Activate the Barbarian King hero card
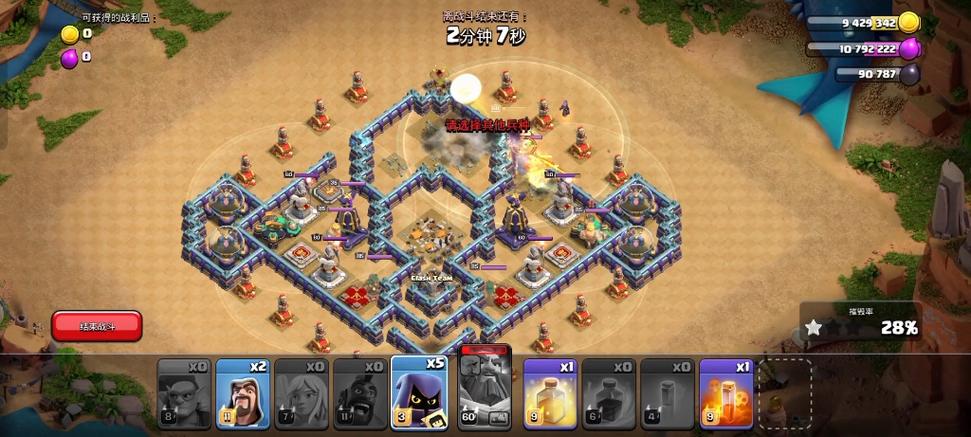The height and width of the screenshot is (437, 971). 485,391
